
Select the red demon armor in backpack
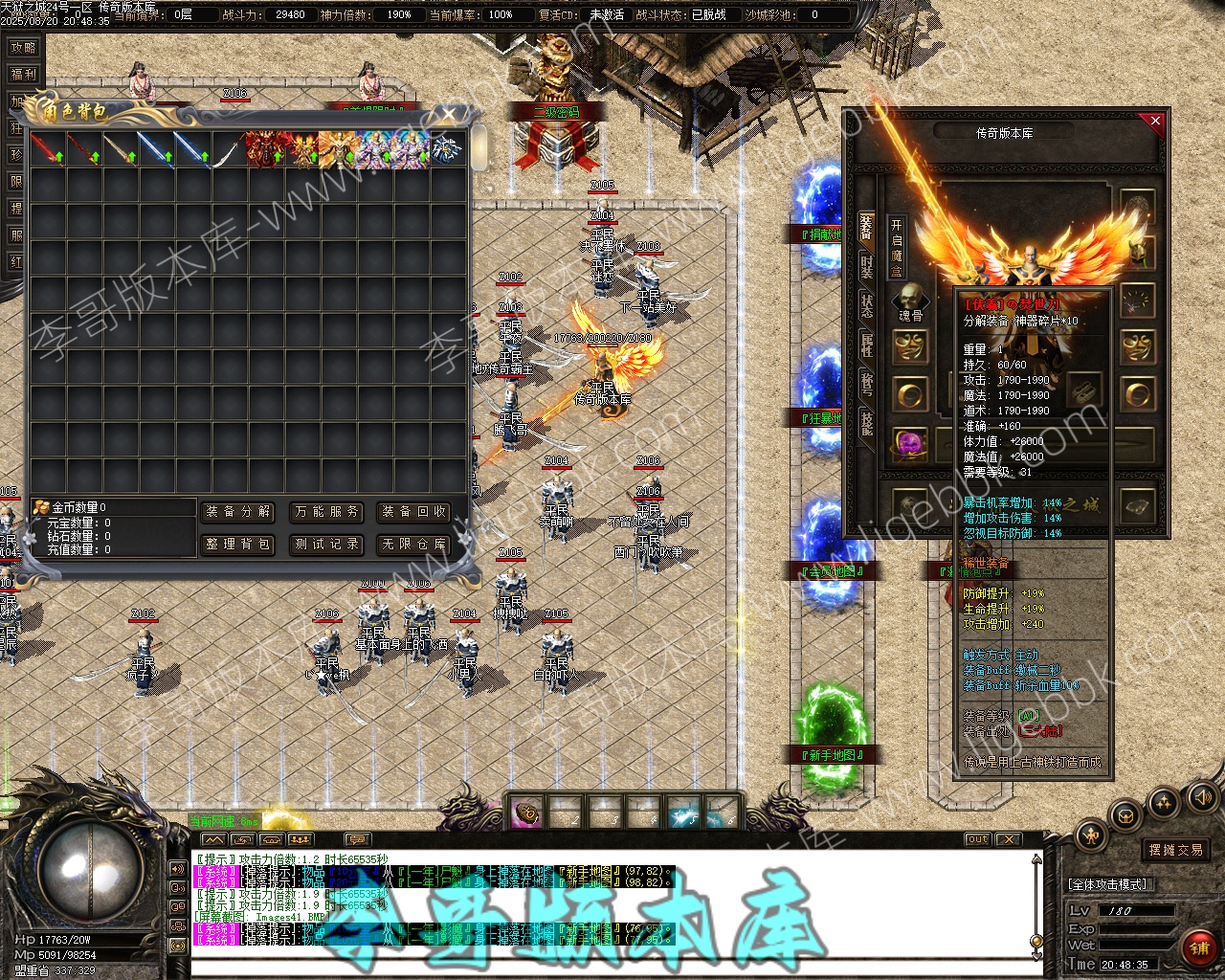265,149
